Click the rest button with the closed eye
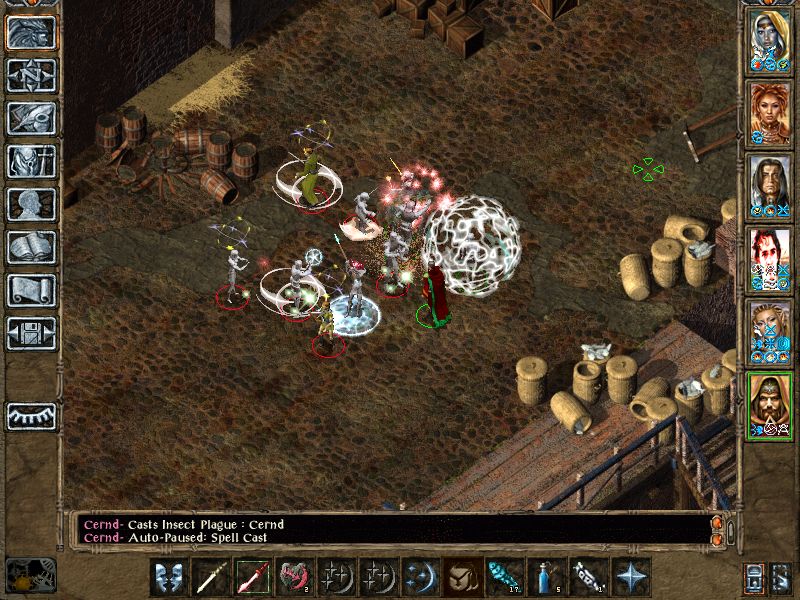The image size is (800, 600). coord(31,414)
